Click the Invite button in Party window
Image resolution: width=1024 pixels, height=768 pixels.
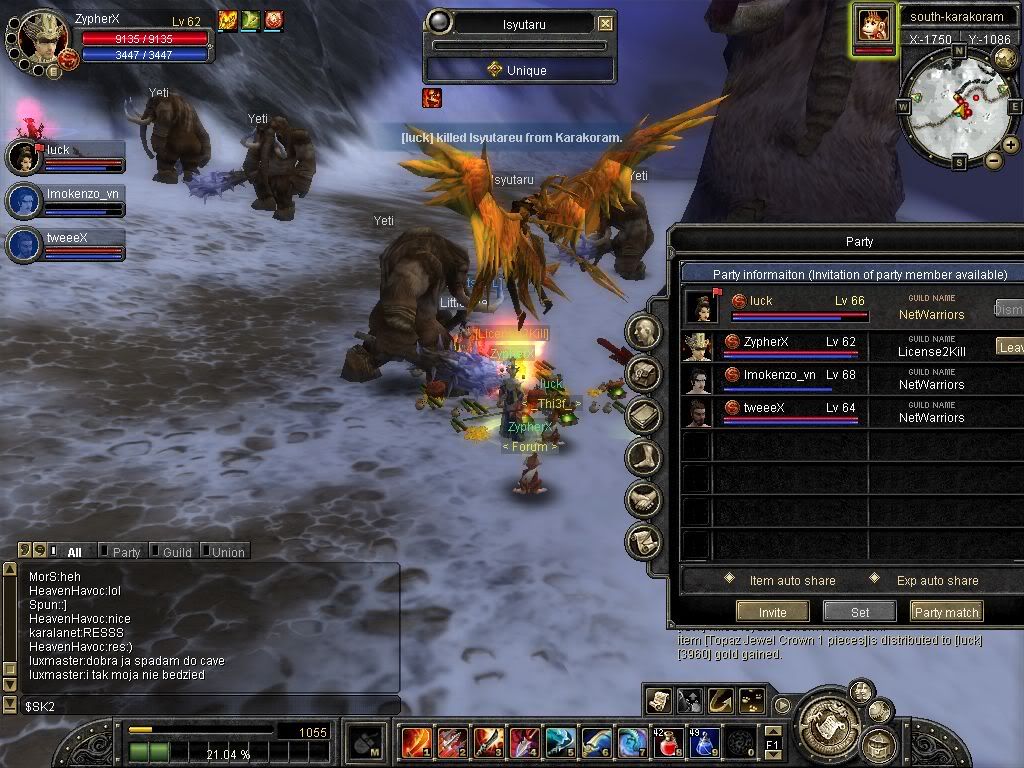[x=772, y=612]
